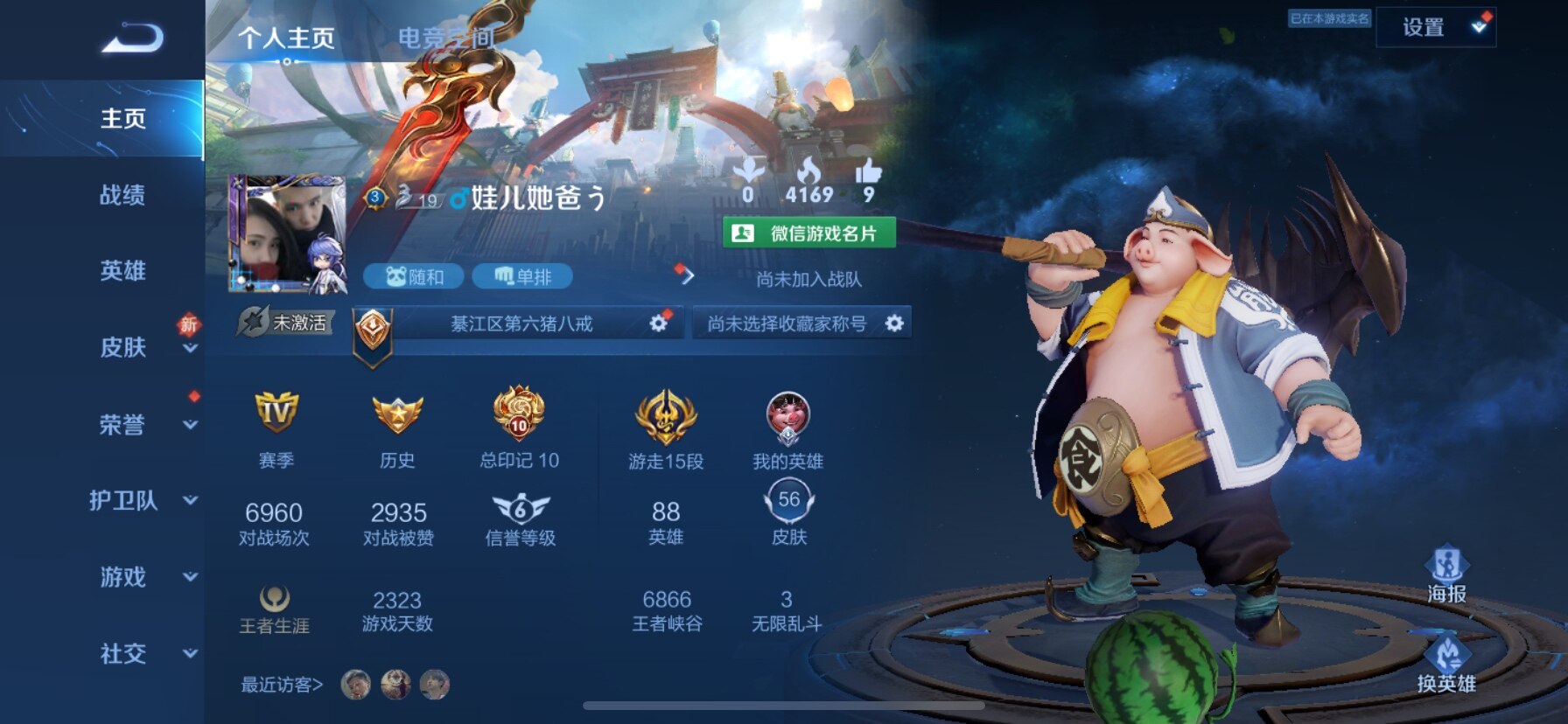Tap 换英雄 to change displayed hero
The width and height of the screenshot is (1568, 724).
(1446, 665)
